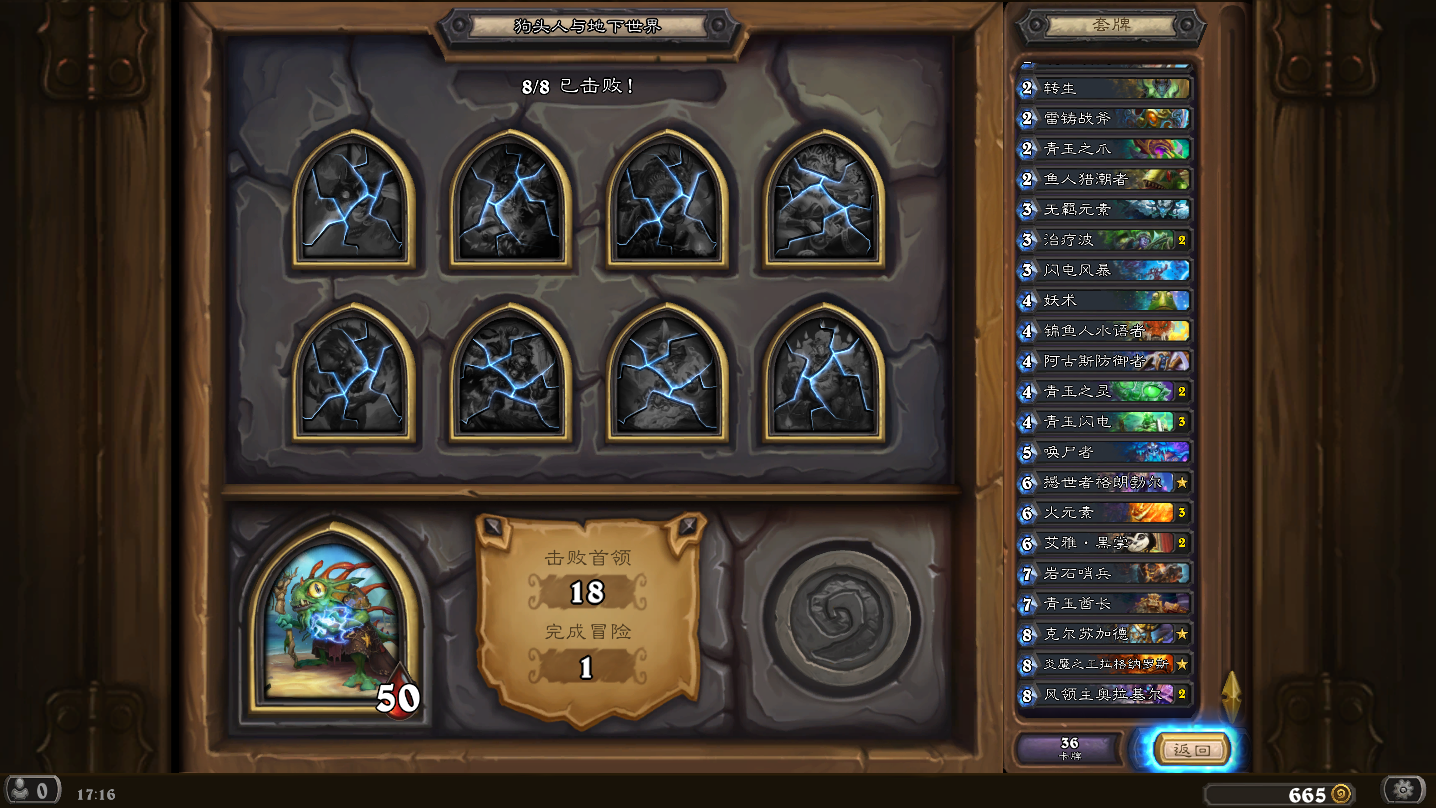The height and width of the screenshot is (808, 1436).
Task: Inspect the 阿古斯防御者 deck entry
Action: (1104, 361)
